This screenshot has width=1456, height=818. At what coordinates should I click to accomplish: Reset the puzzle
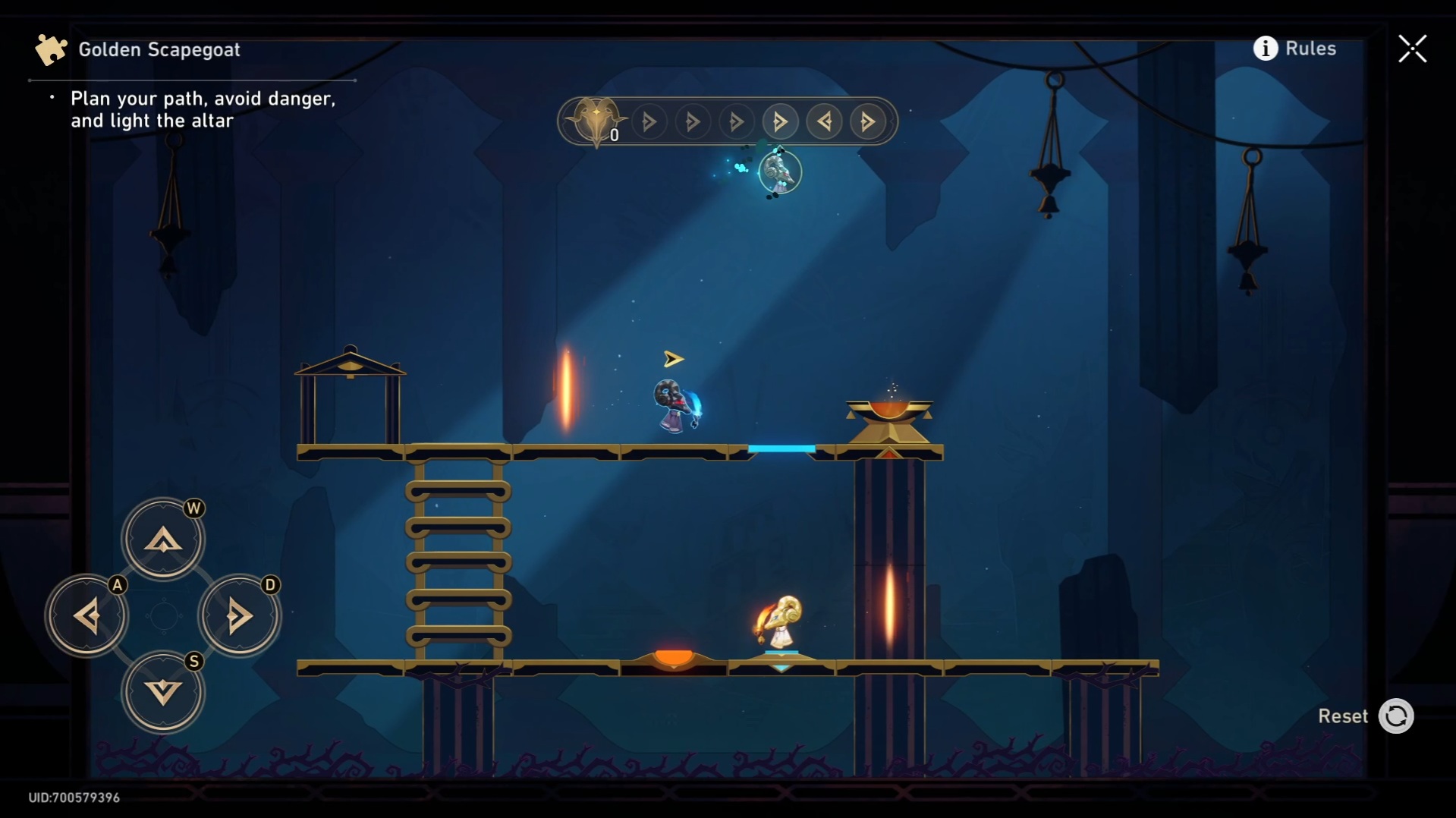(1395, 716)
